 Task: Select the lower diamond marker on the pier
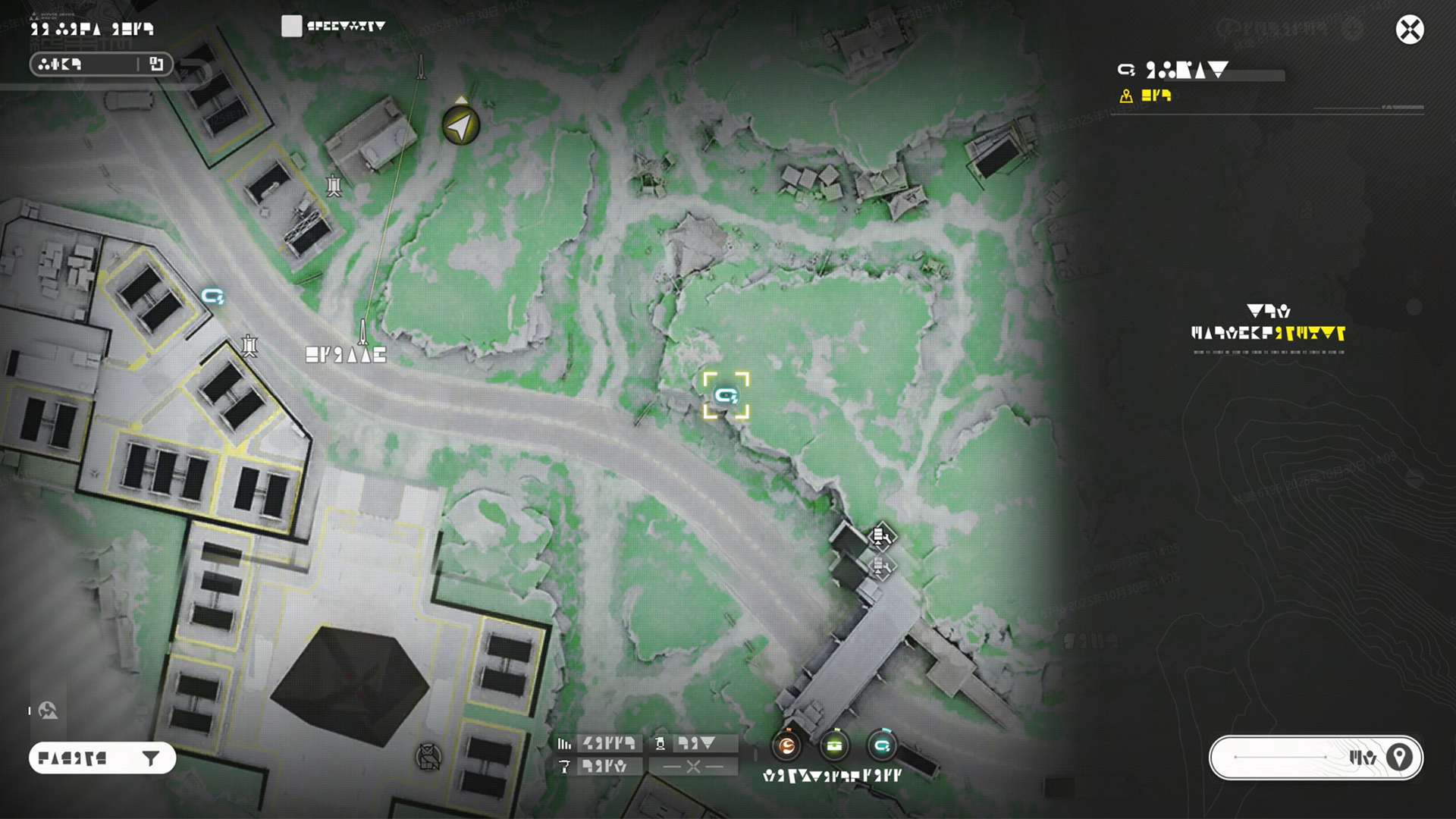(880, 566)
